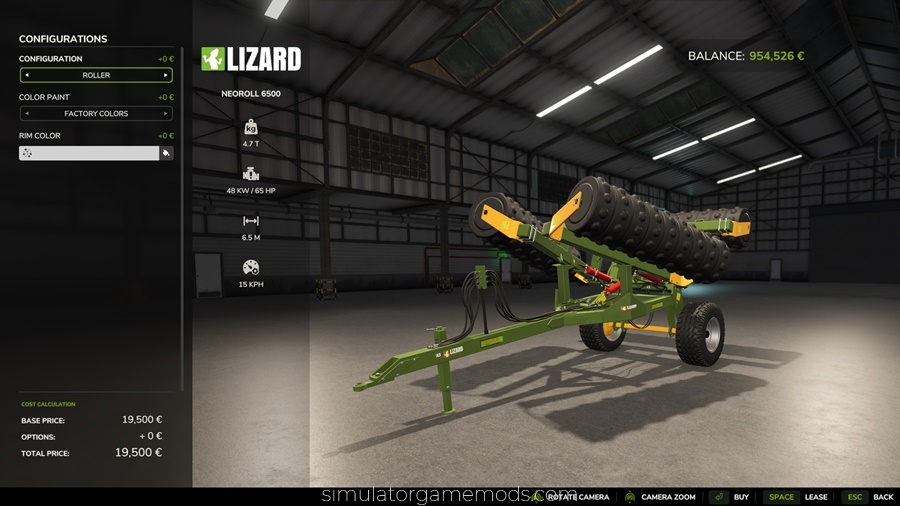Switch Configuration to the previous option
Image resolution: width=900 pixels, height=506 pixels.
click(26, 75)
